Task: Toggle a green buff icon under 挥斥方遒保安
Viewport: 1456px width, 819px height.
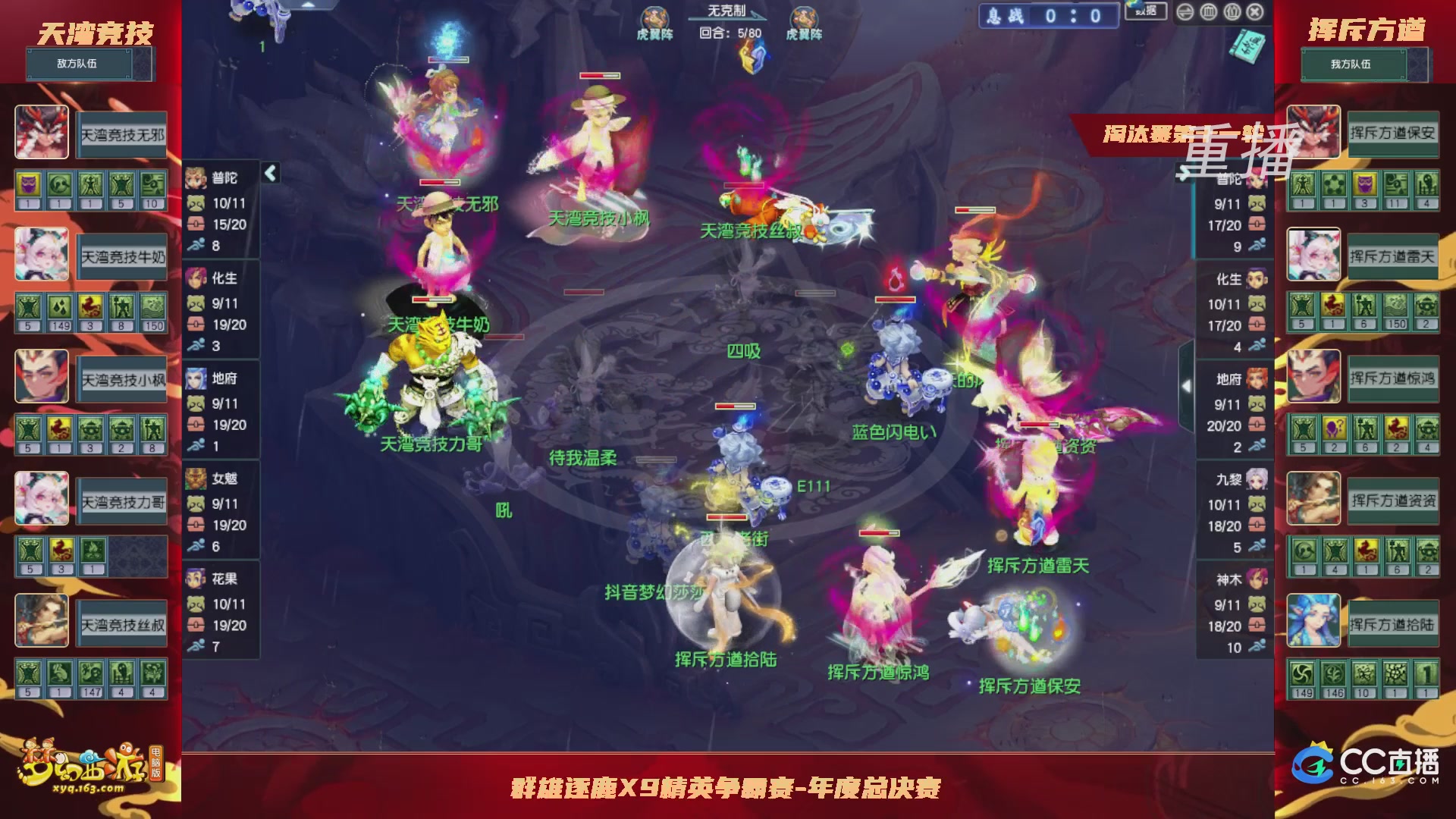Action: tap(1302, 186)
